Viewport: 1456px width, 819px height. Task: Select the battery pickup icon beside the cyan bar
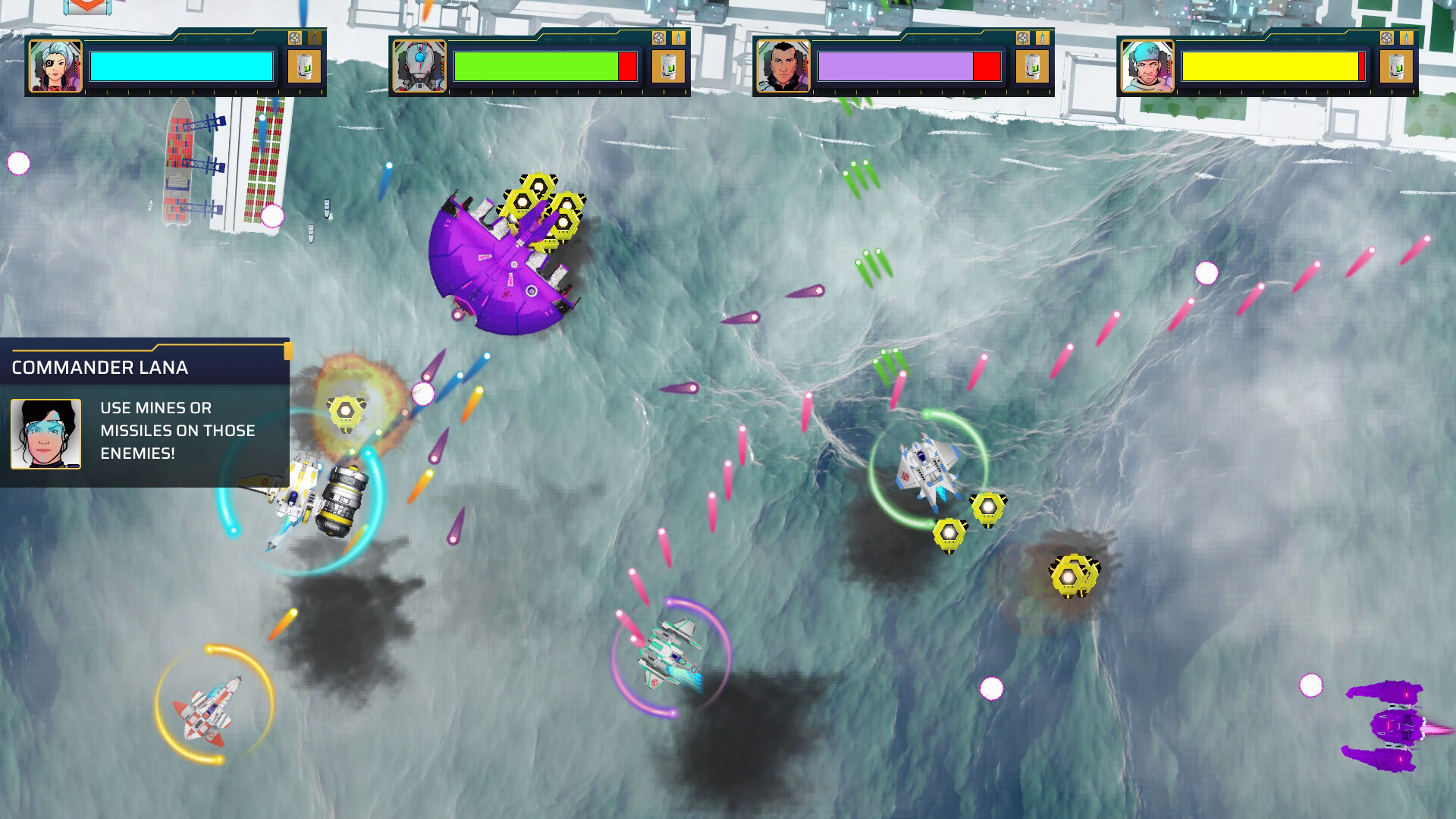[304, 66]
